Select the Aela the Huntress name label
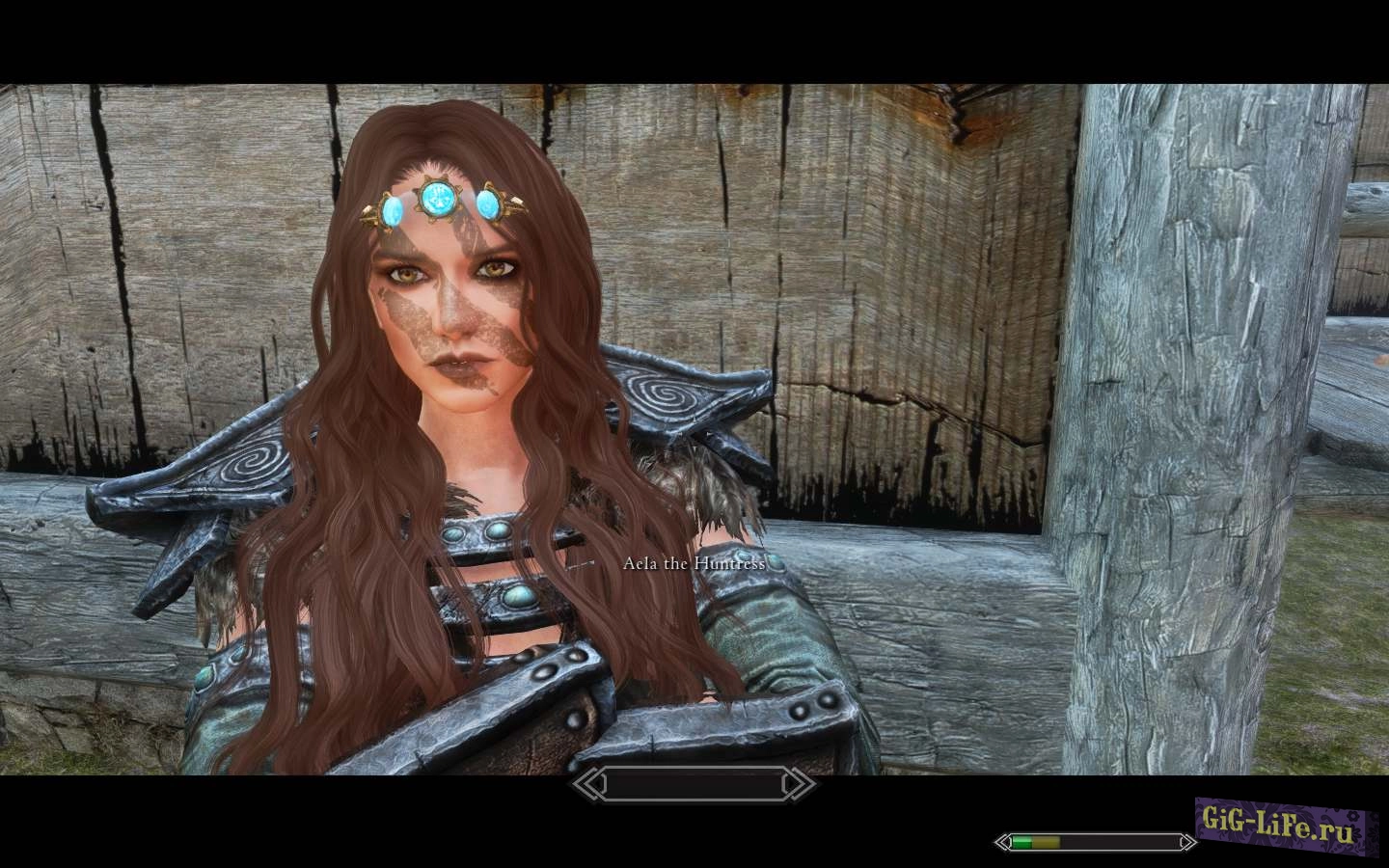 (693, 564)
